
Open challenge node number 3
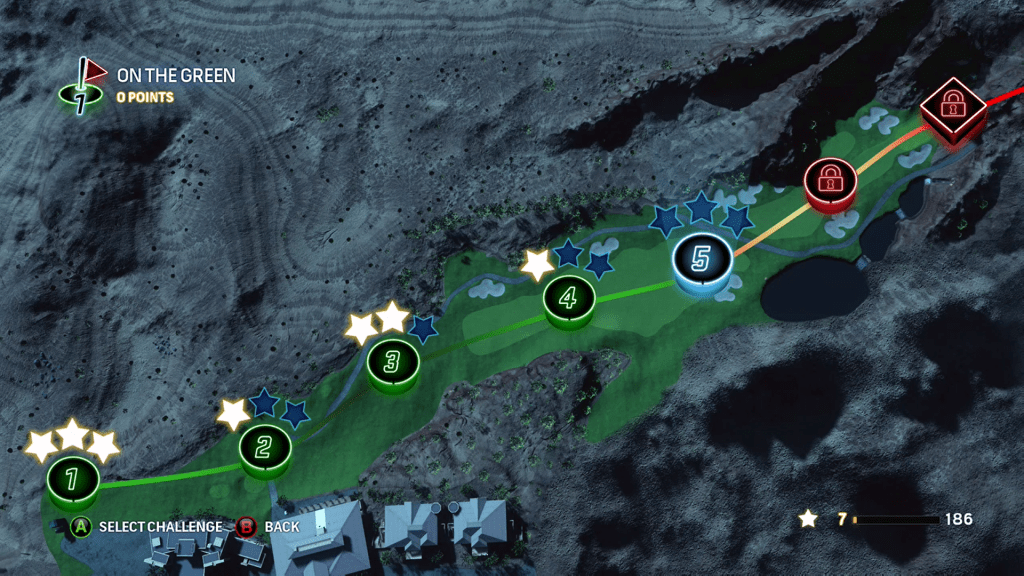392,361
